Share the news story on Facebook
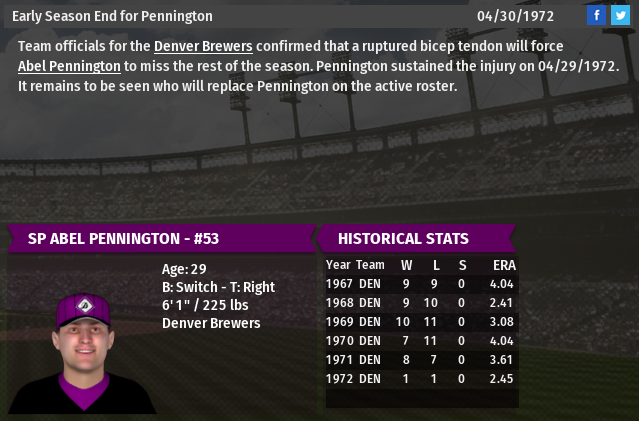Screen dimensions: 639x421 (596, 15)
